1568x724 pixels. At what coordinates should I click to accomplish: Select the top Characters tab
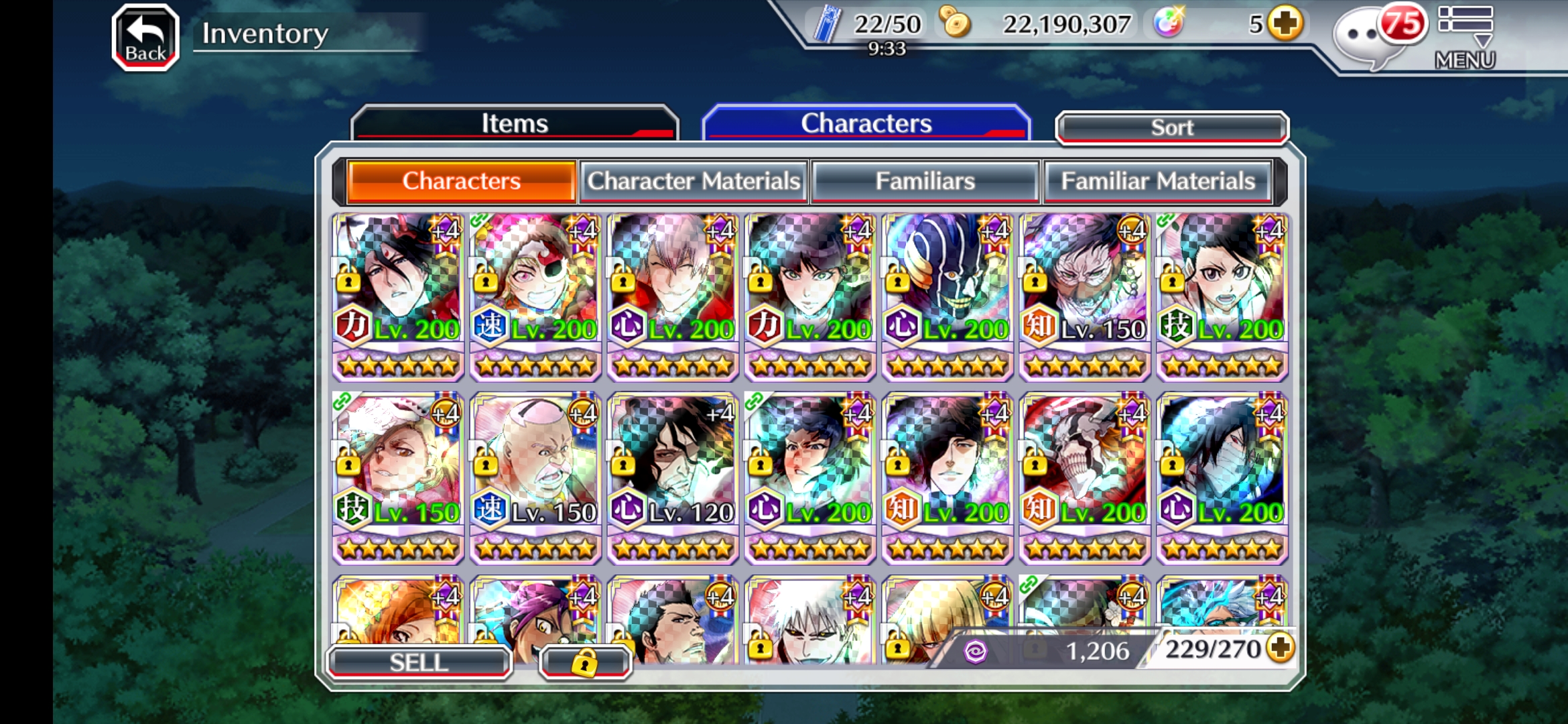[866, 123]
